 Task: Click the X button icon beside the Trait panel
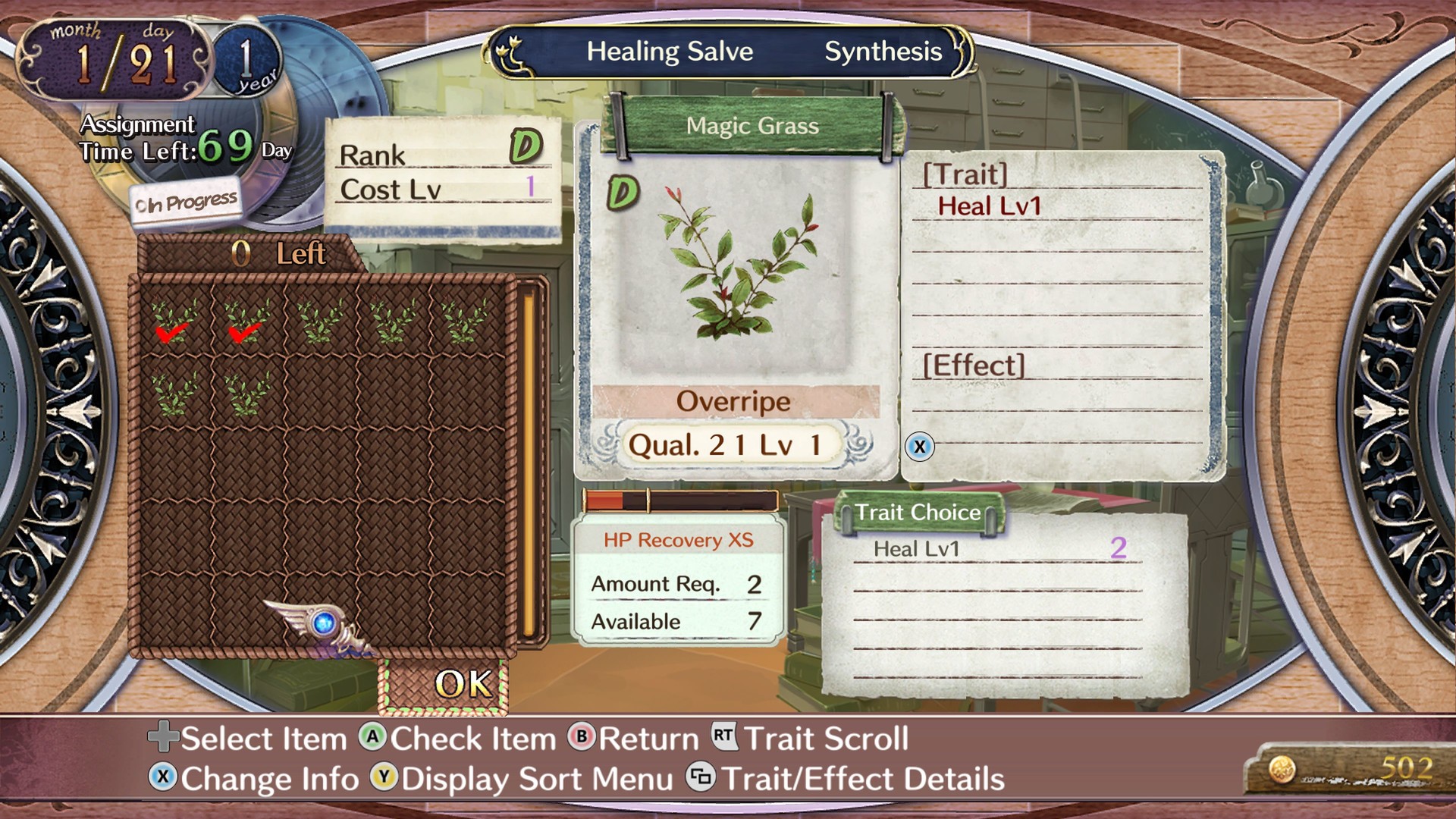click(x=921, y=447)
